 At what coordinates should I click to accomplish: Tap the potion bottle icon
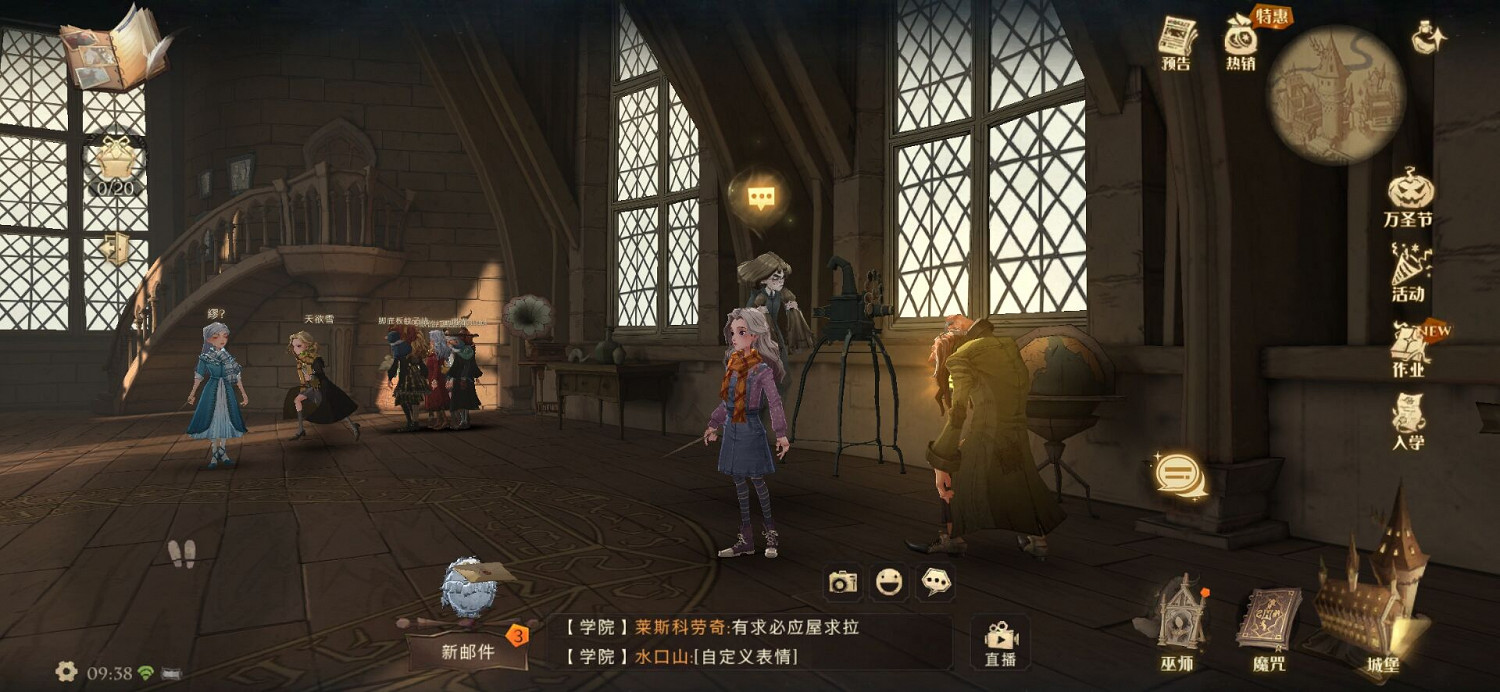coord(1429,38)
